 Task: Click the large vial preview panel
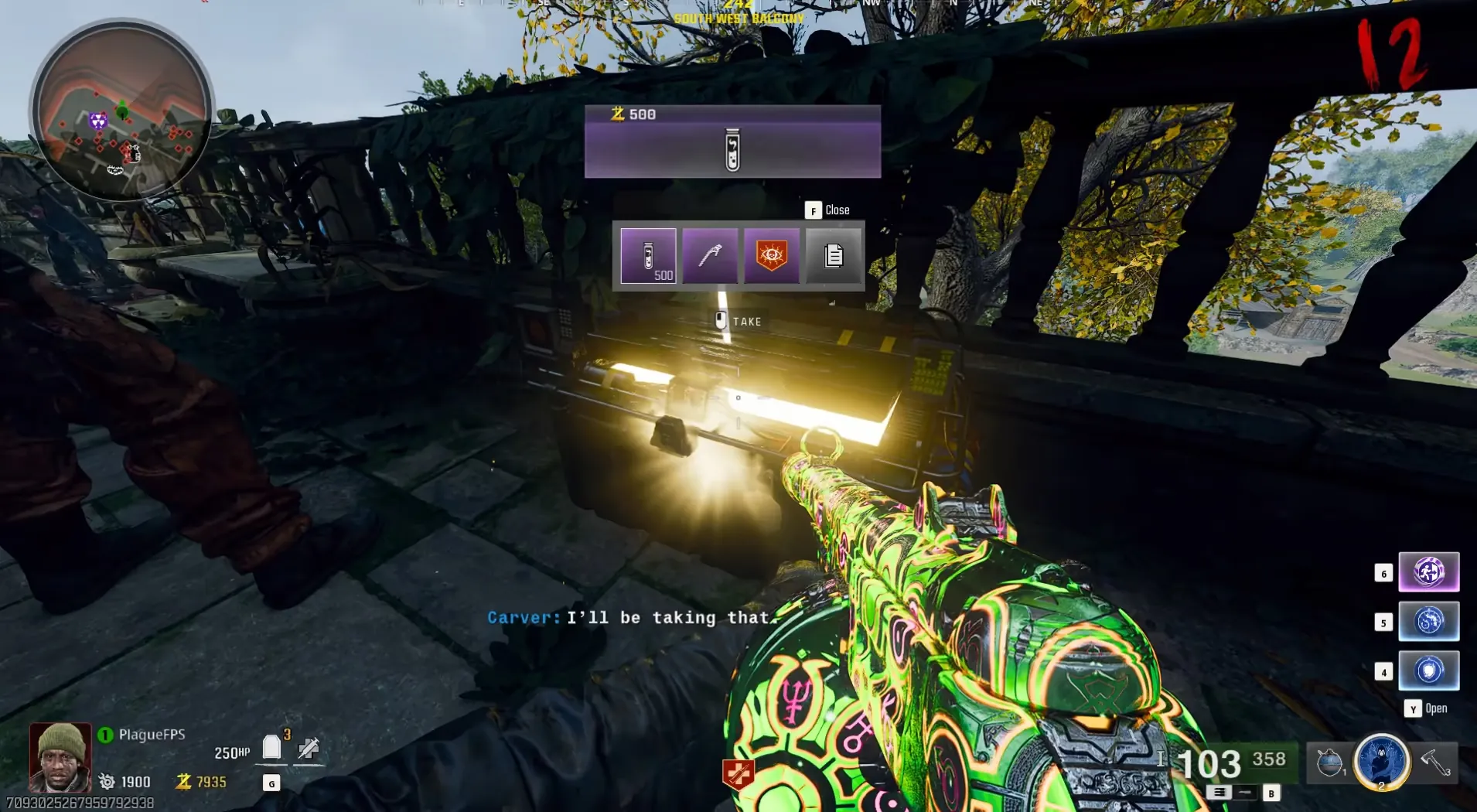(x=732, y=142)
